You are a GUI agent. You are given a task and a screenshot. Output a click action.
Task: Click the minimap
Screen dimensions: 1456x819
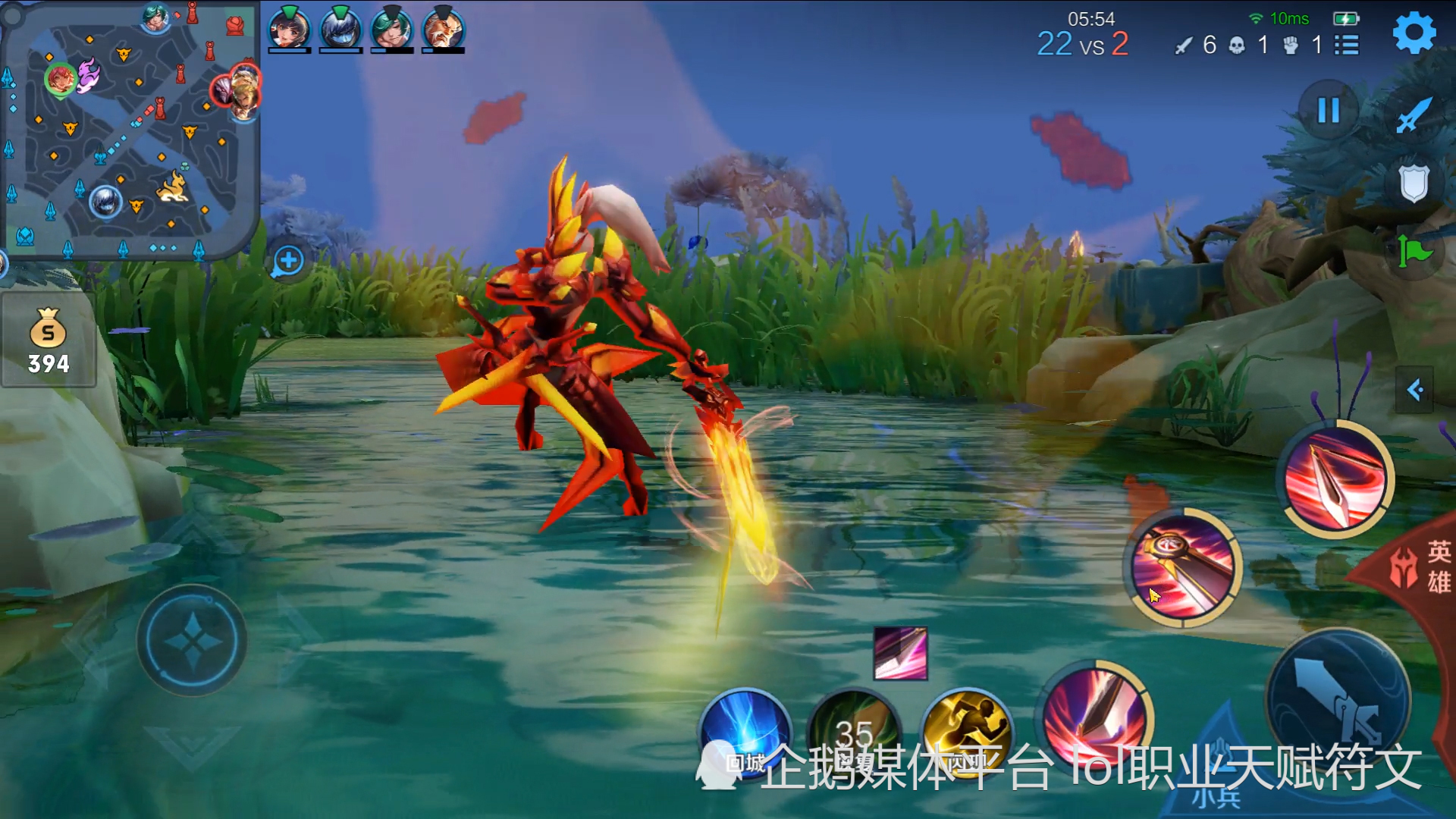pyautogui.click(x=130, y=130)
